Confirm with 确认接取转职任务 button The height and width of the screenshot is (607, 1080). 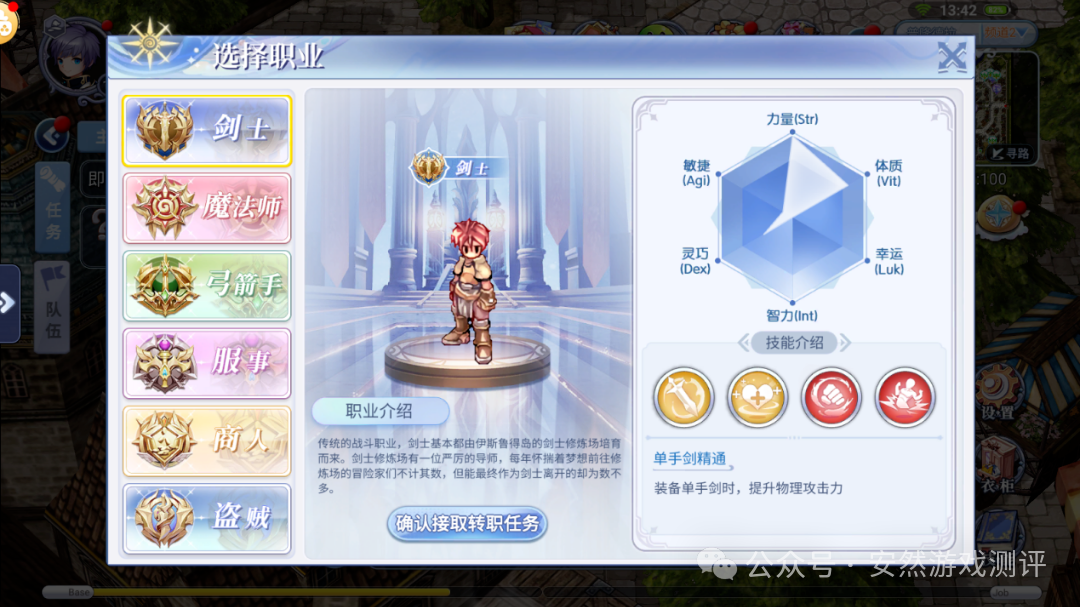pos(467,523)
